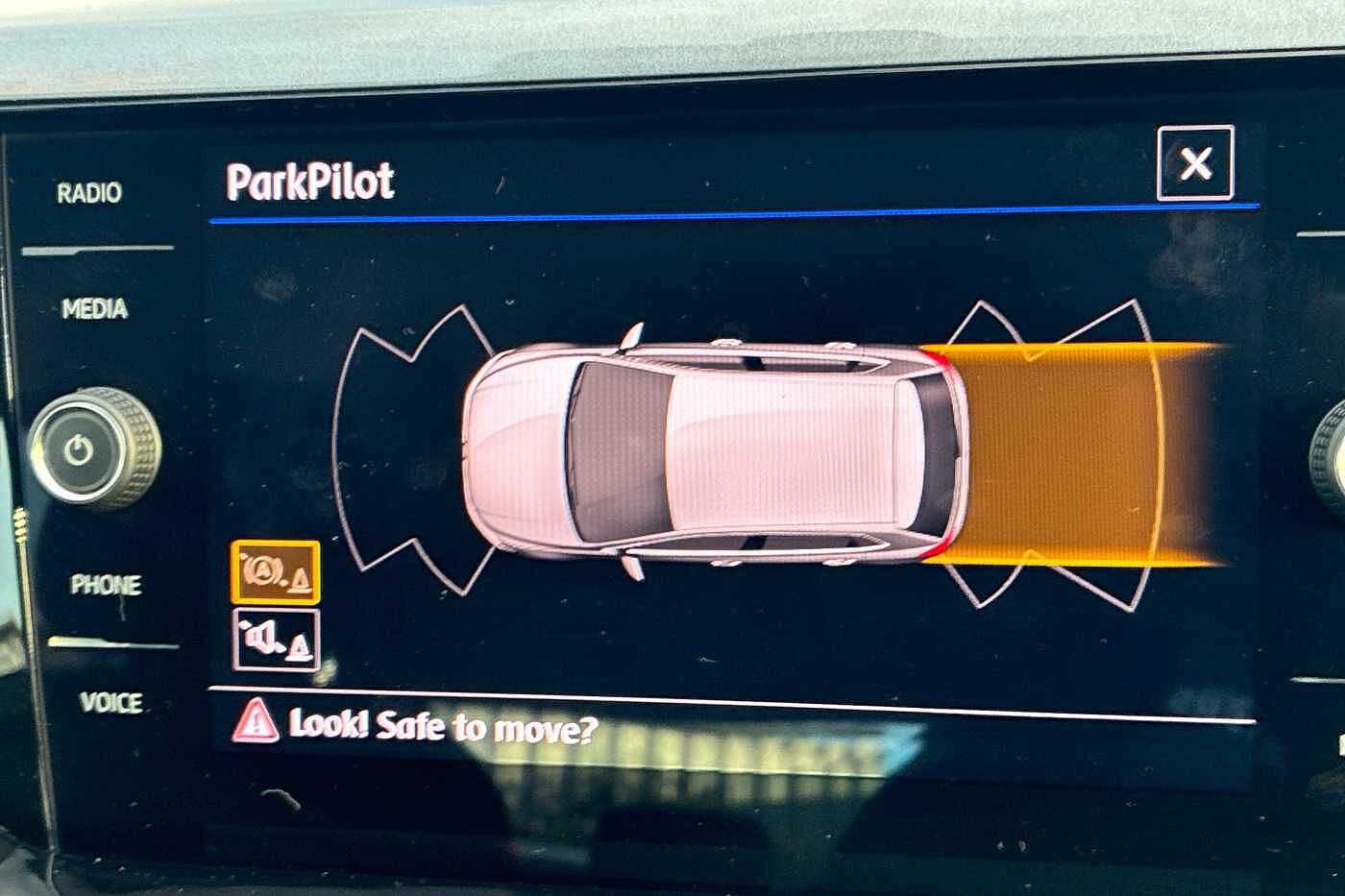
Task: Close the ParkPilot screen
Action: tap(1195, 163)
